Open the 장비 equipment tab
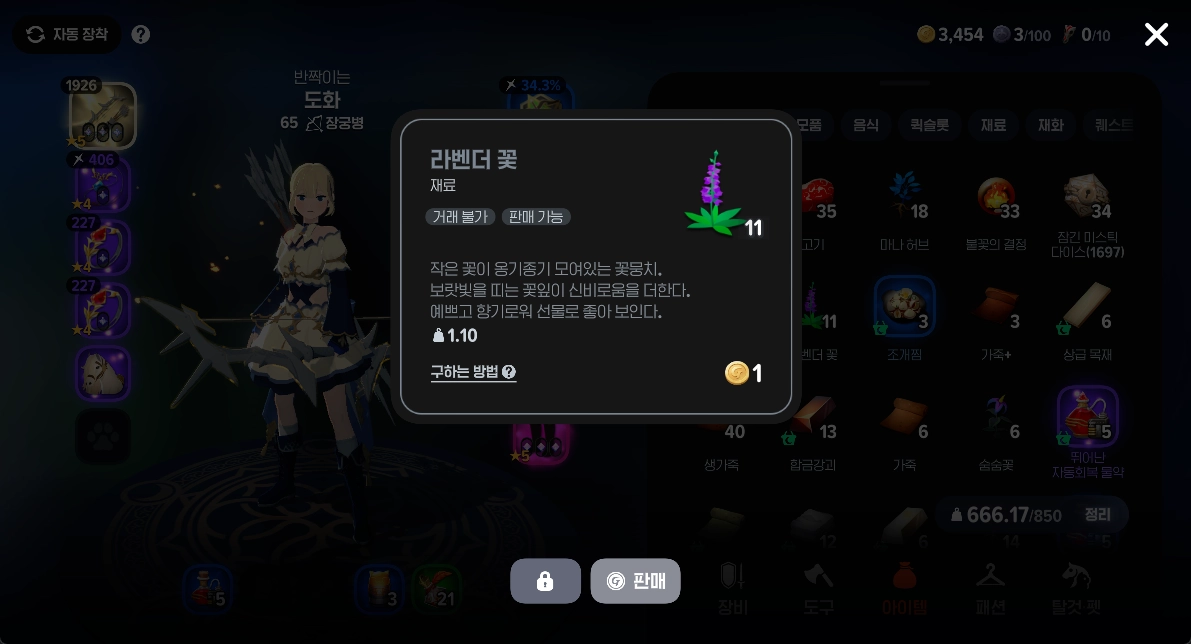The width and height of the screenshot is (1191, 644). coord(733,588)
